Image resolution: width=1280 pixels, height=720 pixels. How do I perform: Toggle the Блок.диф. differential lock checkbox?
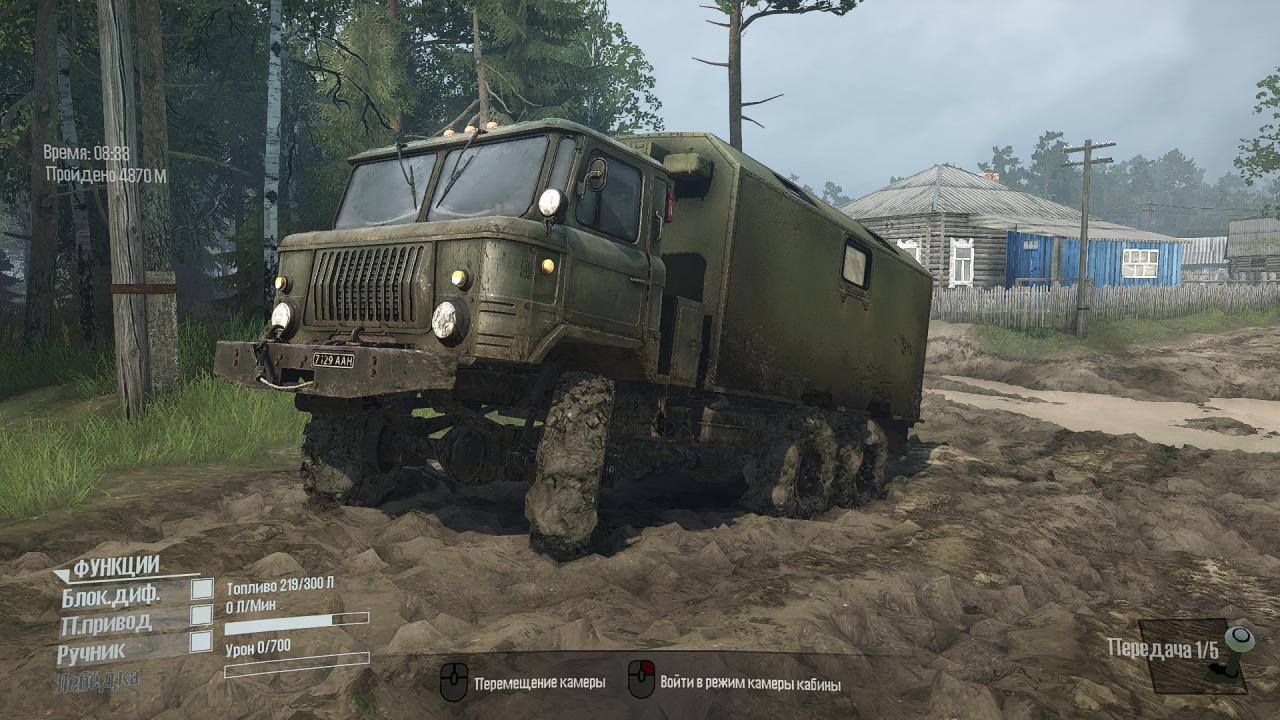coord(202,589)
